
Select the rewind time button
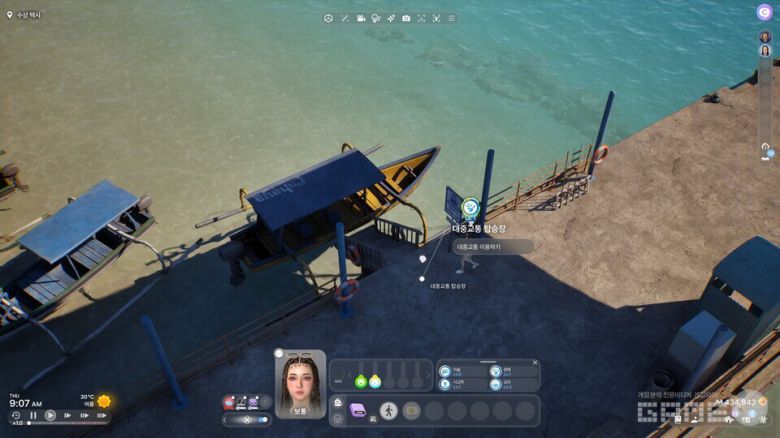click(16, 415)
